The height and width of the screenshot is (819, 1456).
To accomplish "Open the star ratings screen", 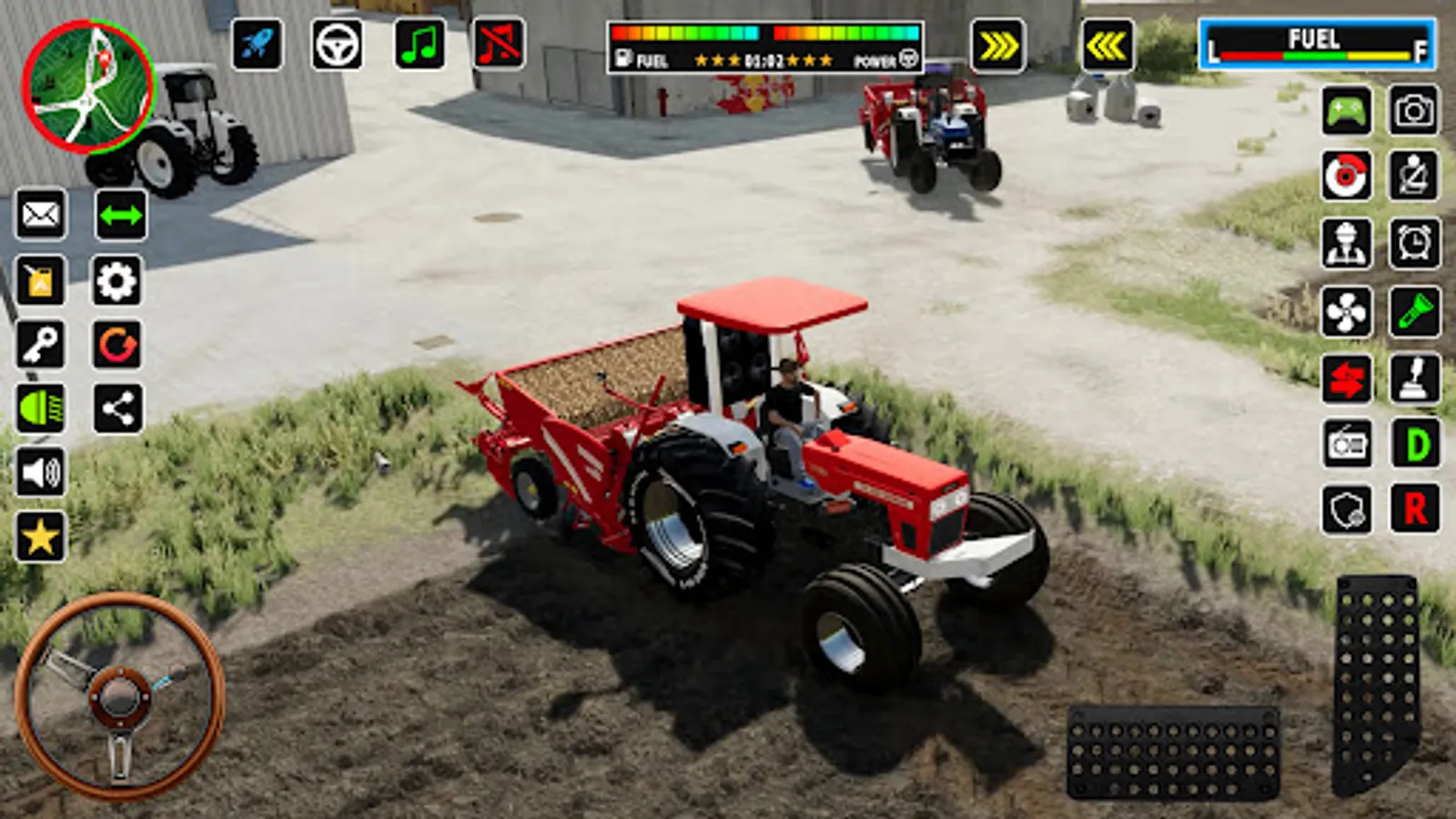I will [36, 536].
